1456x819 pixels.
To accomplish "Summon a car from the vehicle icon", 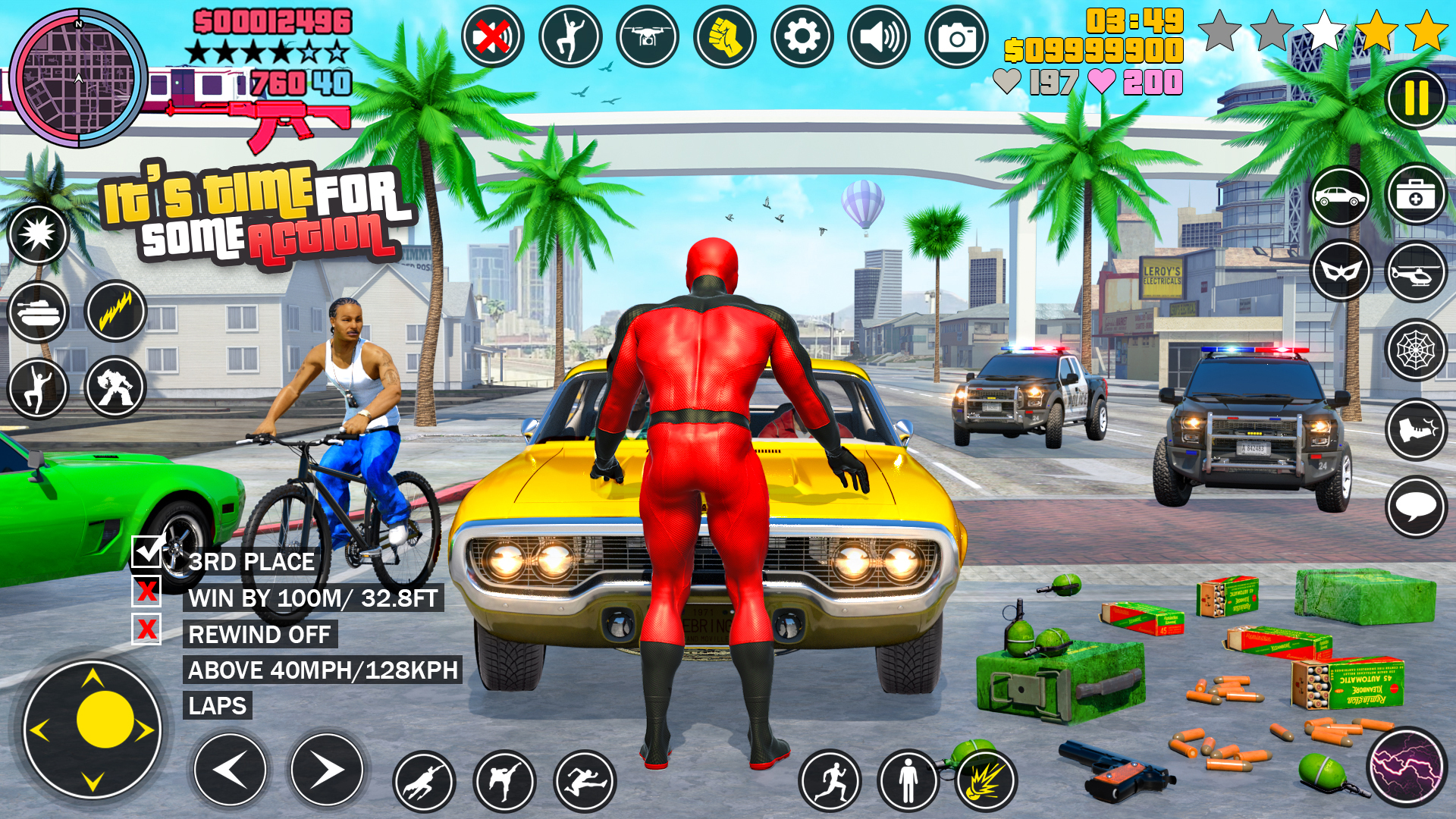I will 1339,197.
